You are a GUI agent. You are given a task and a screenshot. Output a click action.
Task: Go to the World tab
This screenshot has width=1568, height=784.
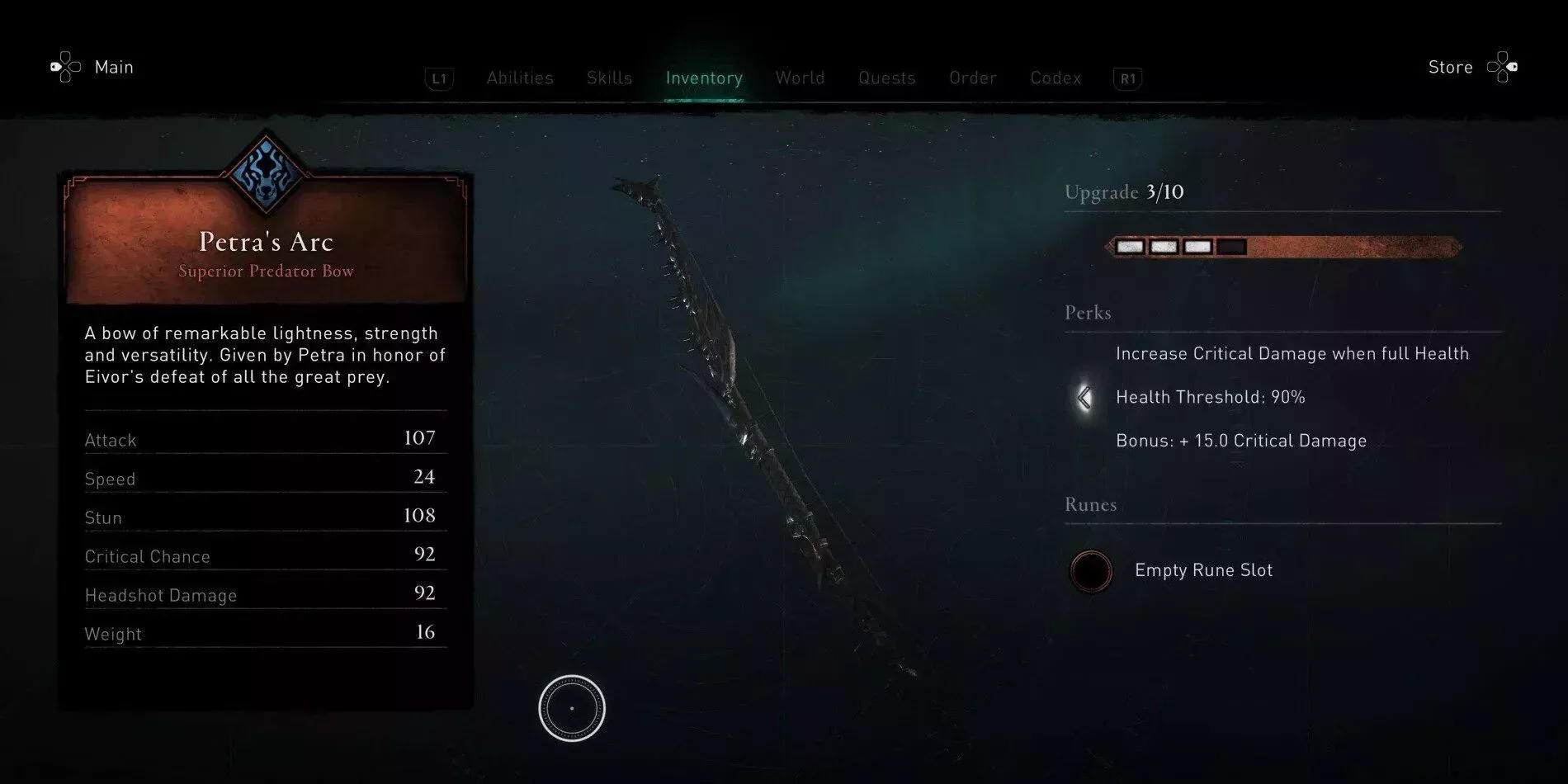800,78
